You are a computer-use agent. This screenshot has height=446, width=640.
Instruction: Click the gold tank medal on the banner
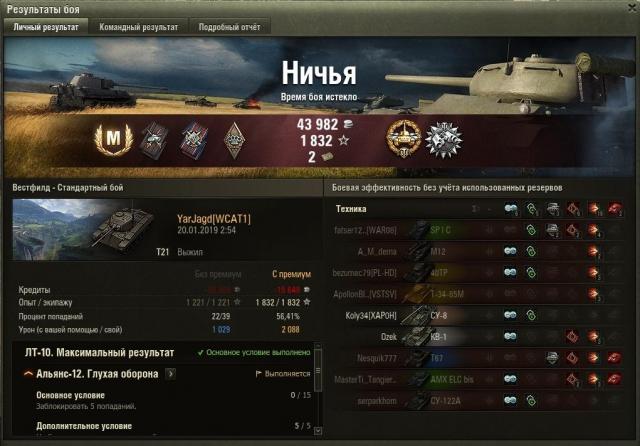click(x=406, y=137)
